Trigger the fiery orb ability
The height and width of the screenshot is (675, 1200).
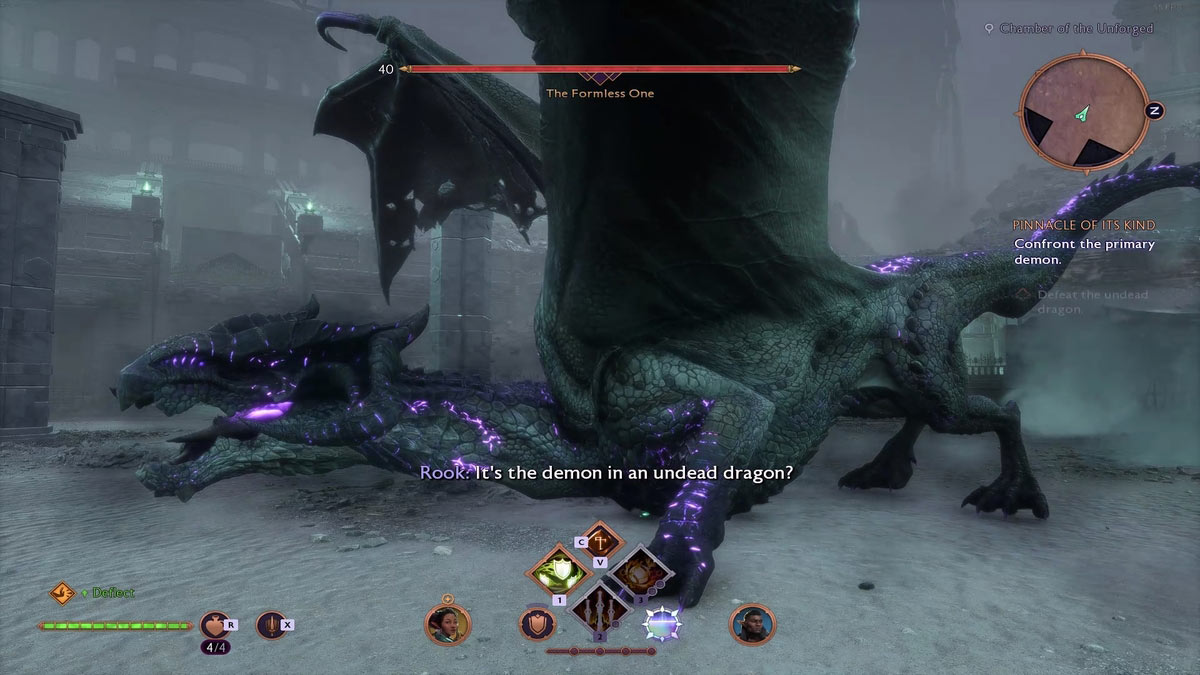(638, 574)
